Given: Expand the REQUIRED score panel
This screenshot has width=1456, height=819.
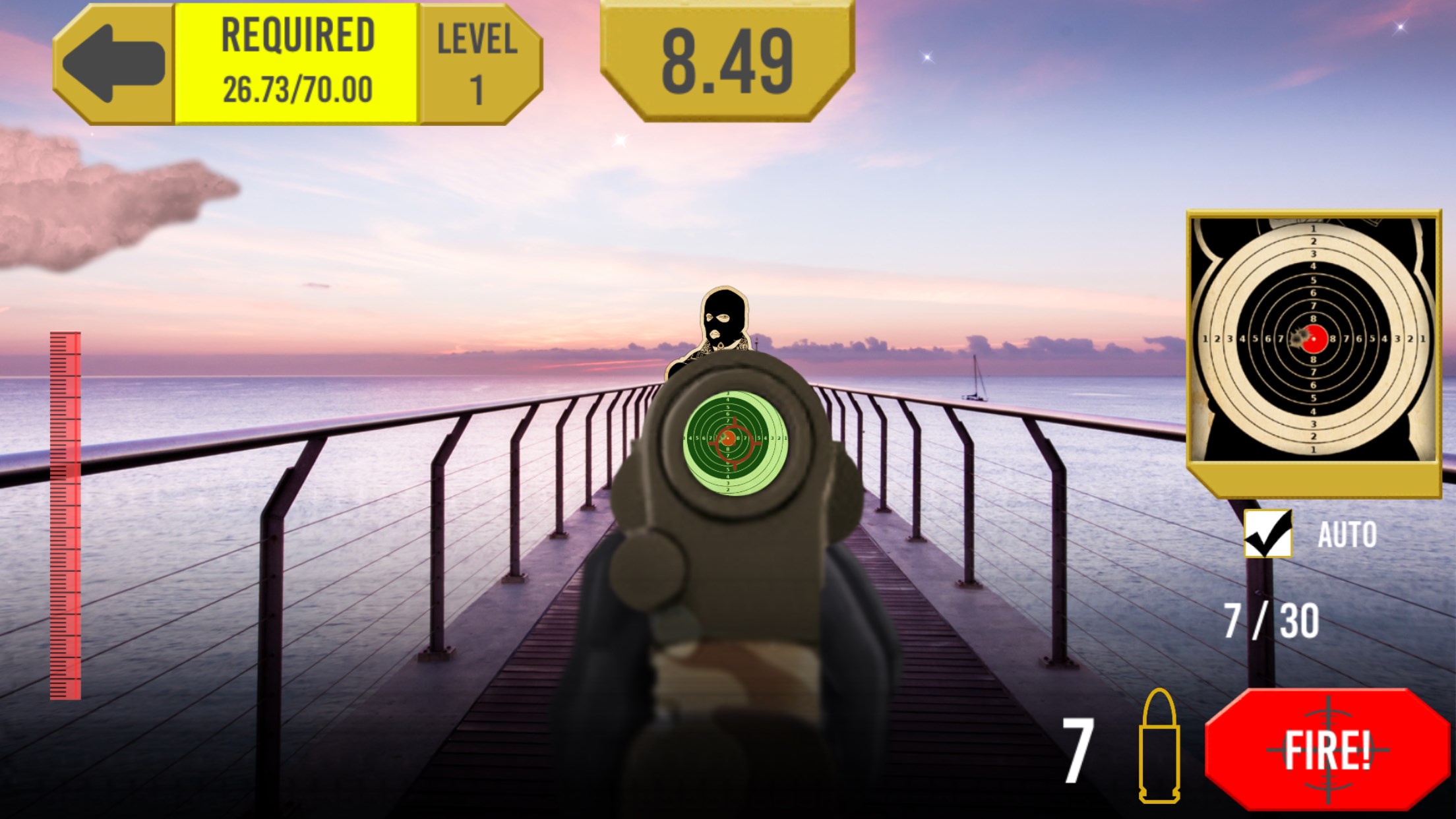Looking at the screenshot, I should coord(295,63).
